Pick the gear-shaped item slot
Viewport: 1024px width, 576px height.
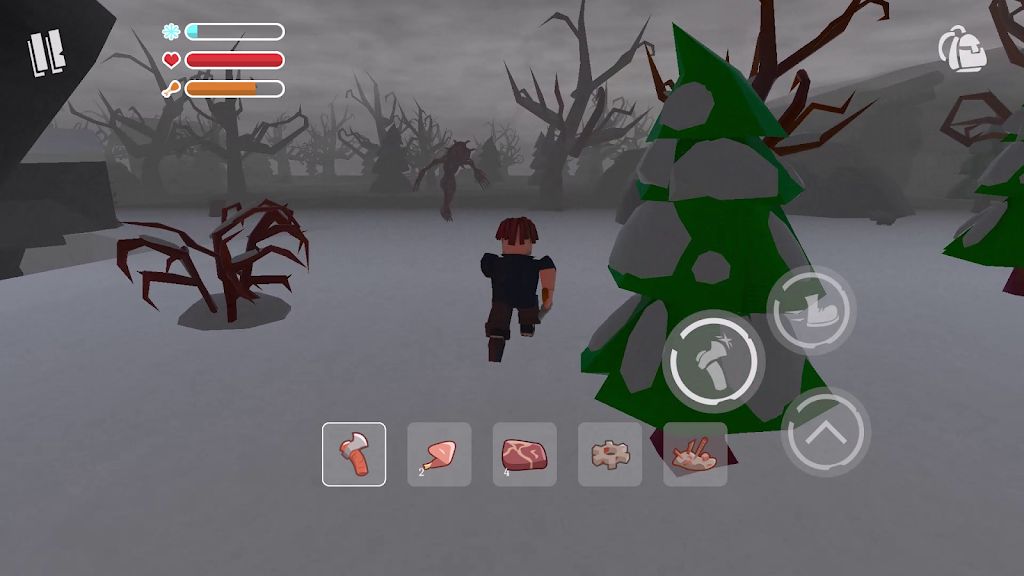click(610, 454)
